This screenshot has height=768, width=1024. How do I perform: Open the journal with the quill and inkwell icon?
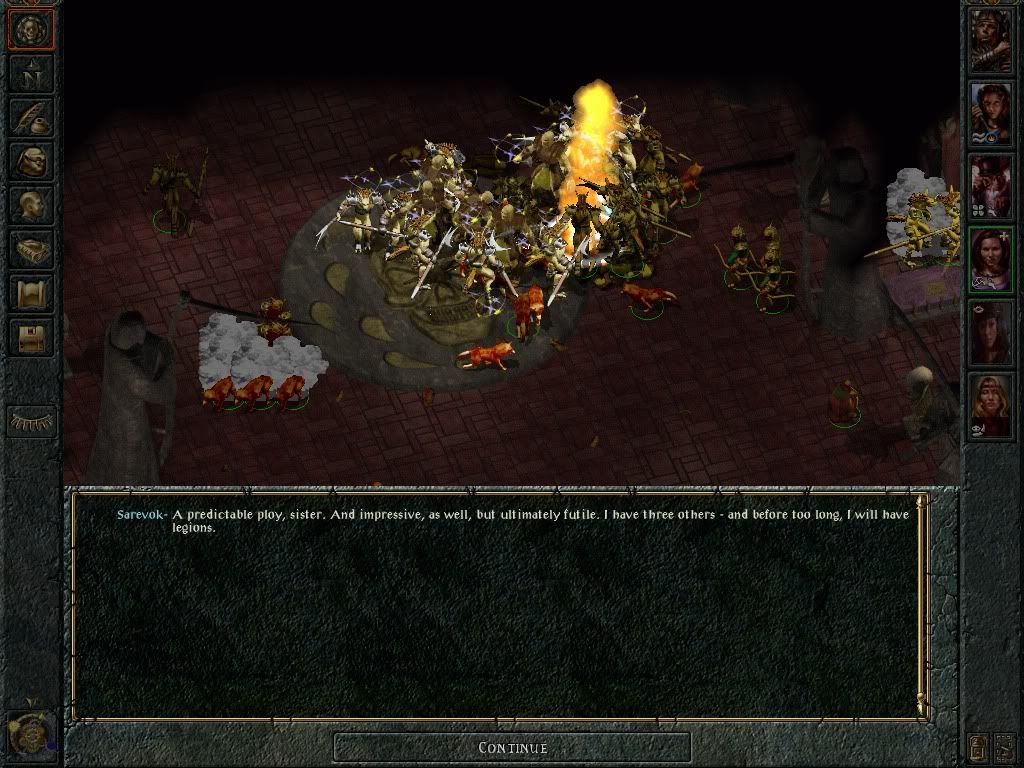(x=31, y=117)
